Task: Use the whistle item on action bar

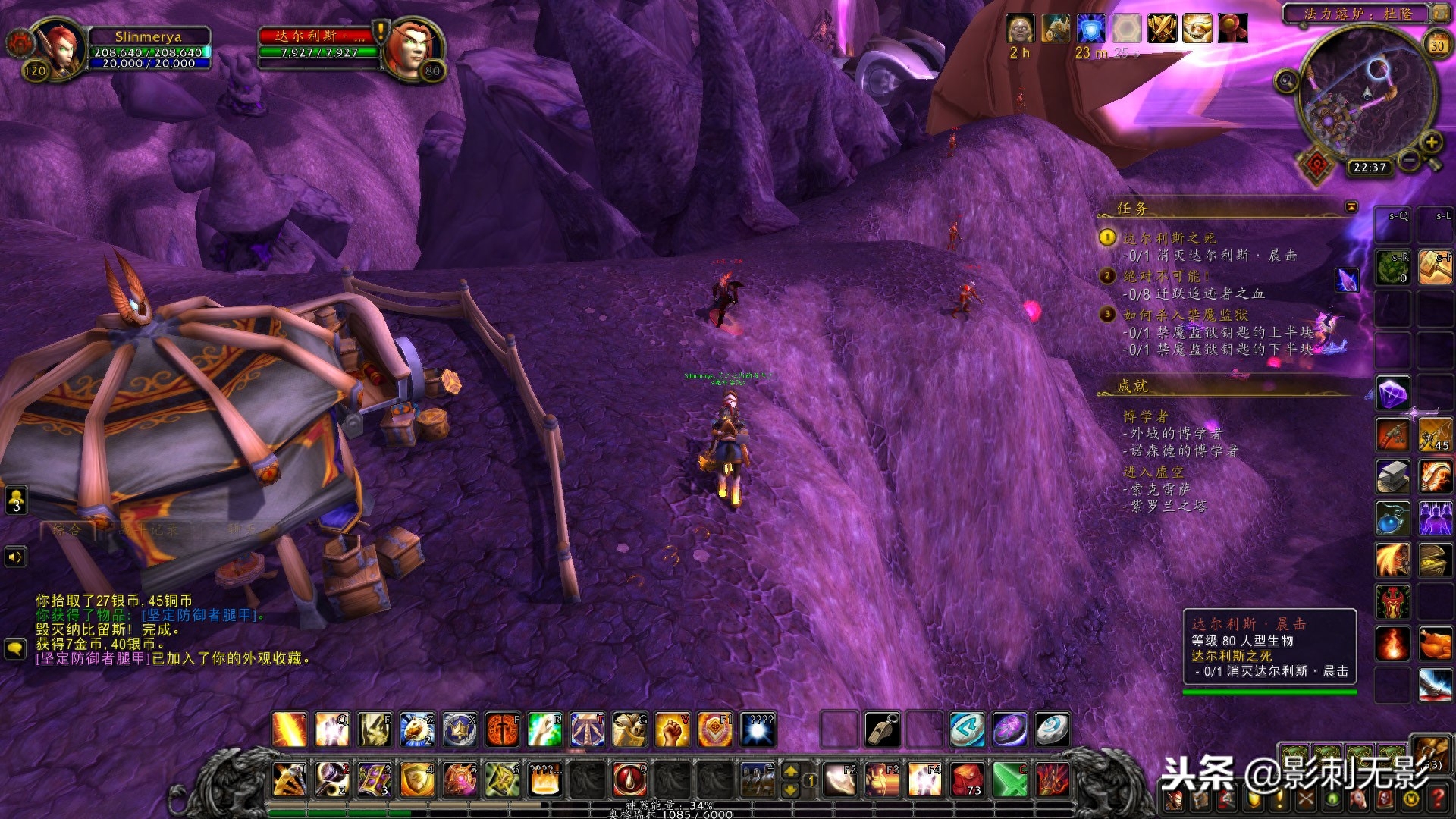Action: [882, 730]
